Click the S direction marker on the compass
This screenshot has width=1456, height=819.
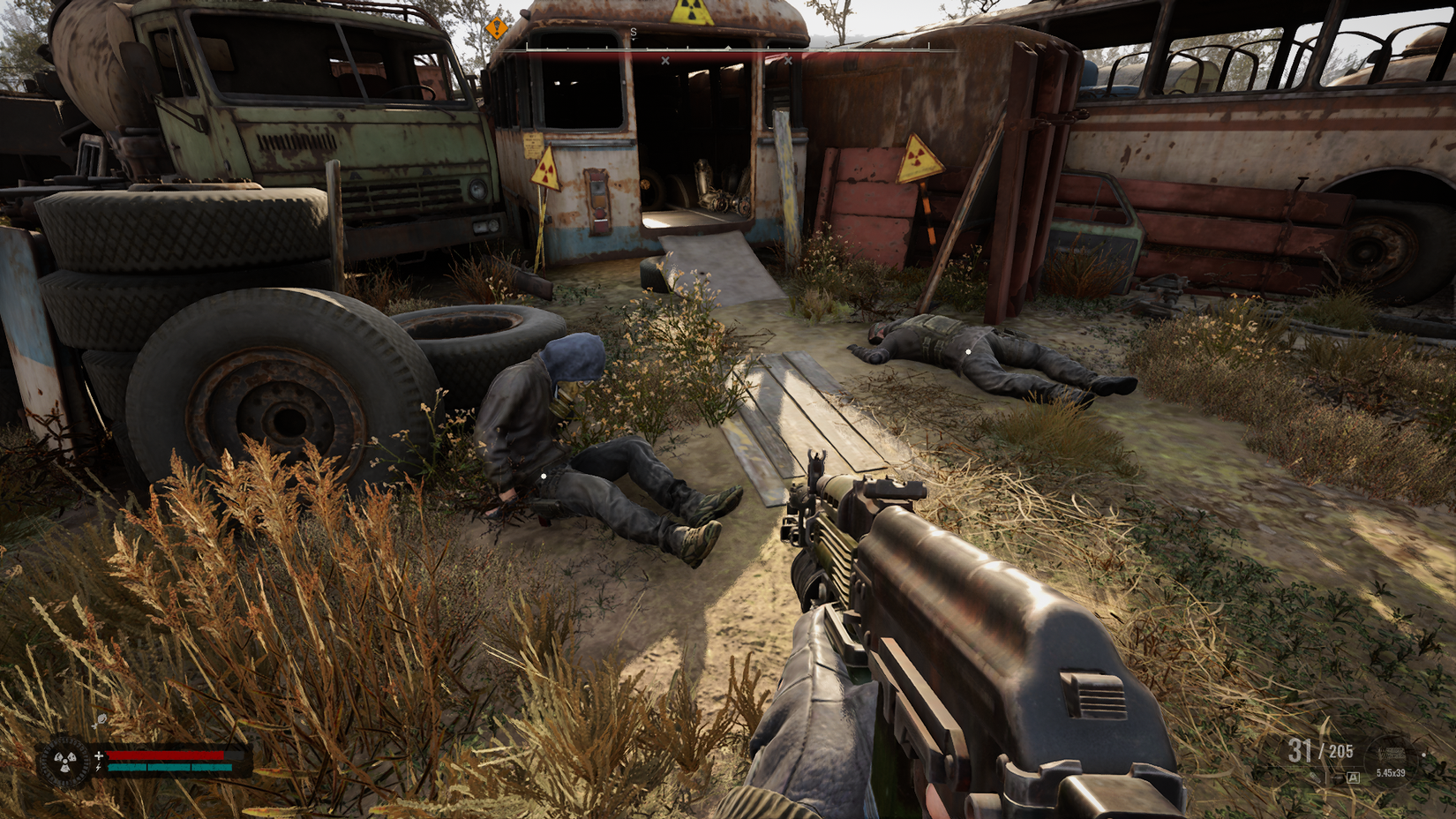633,31
